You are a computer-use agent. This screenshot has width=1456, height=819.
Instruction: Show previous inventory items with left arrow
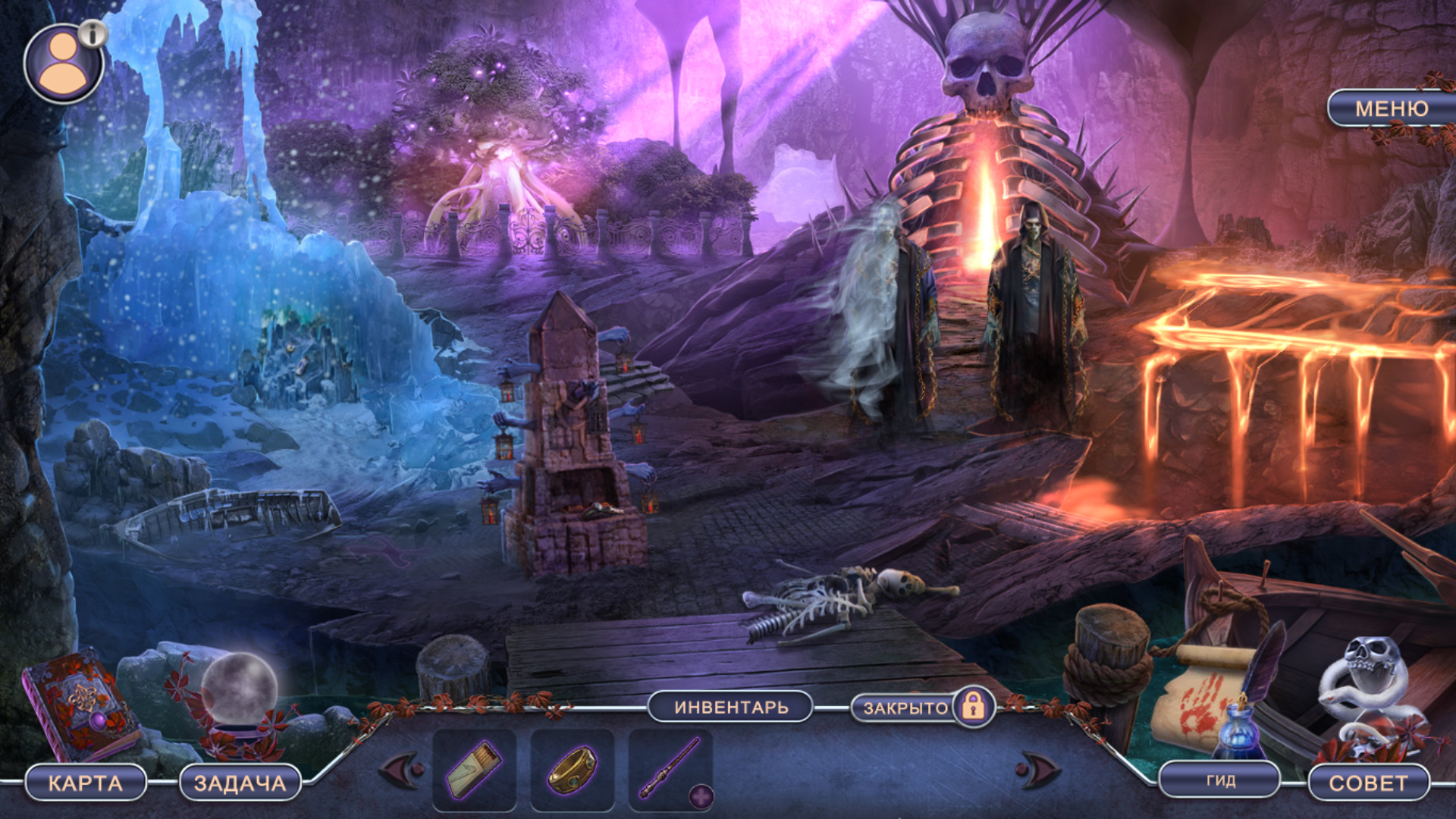[x=401, y=770]
